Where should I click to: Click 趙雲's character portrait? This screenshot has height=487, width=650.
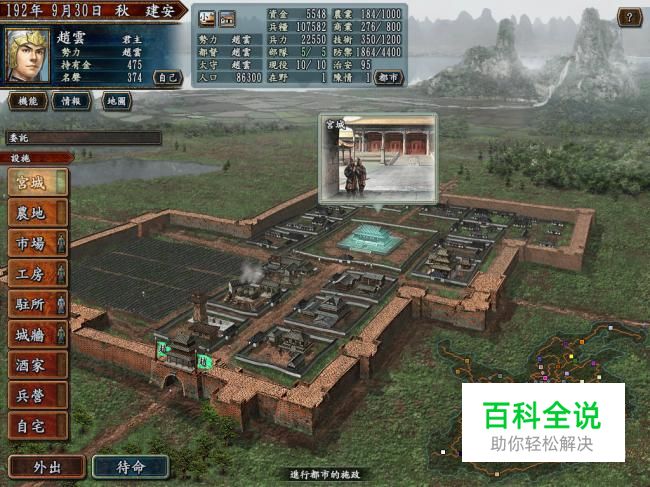click(x=28, y=57)
